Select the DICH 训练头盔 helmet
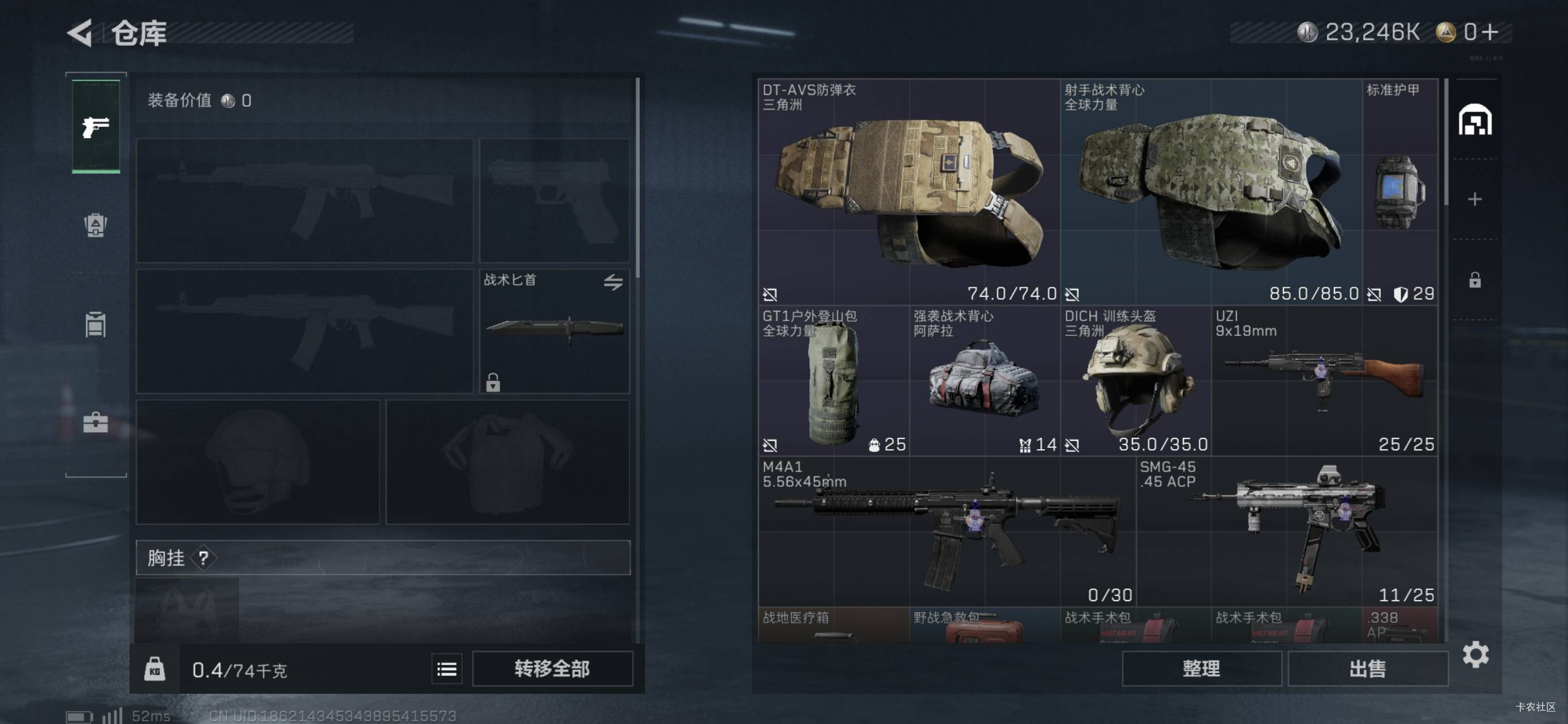 1135,382
